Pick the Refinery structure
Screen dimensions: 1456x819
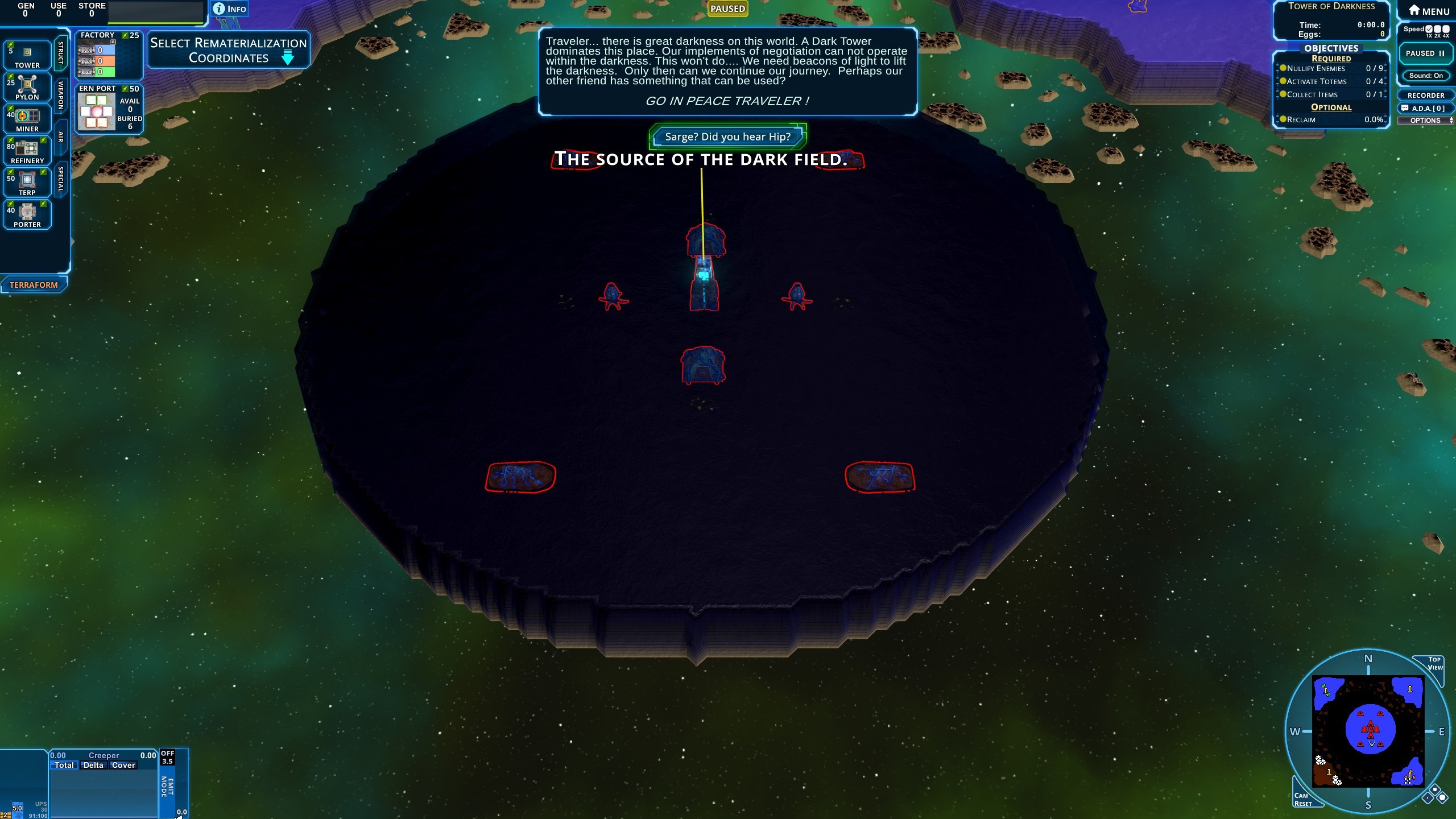tap(27, 151)
